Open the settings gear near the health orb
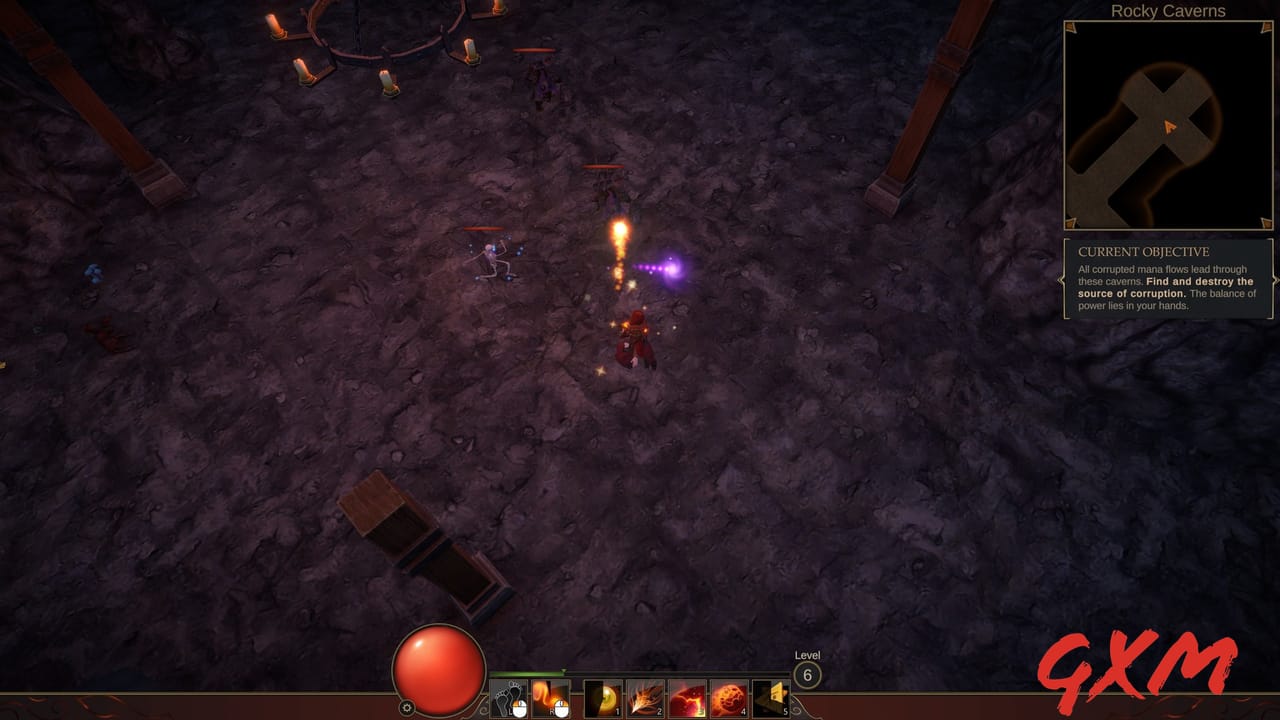 point(408,707)
